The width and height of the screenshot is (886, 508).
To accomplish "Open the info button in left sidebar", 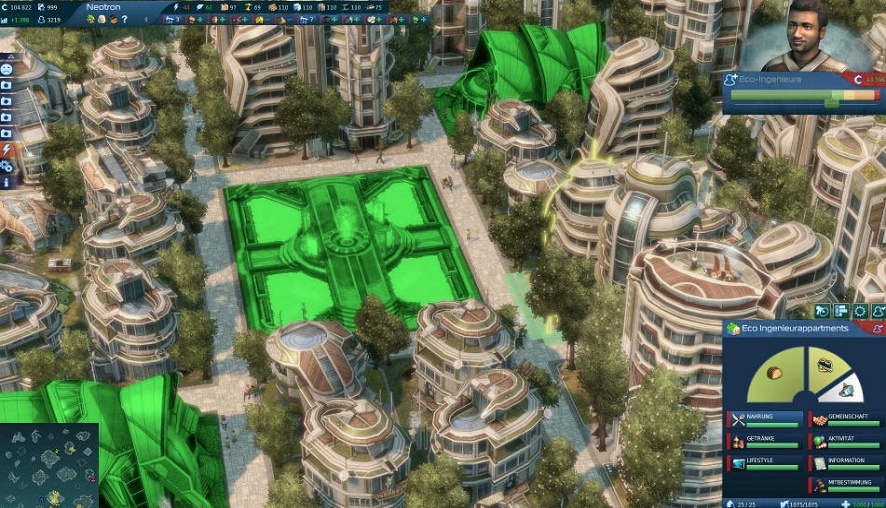I will coord(7,183).
